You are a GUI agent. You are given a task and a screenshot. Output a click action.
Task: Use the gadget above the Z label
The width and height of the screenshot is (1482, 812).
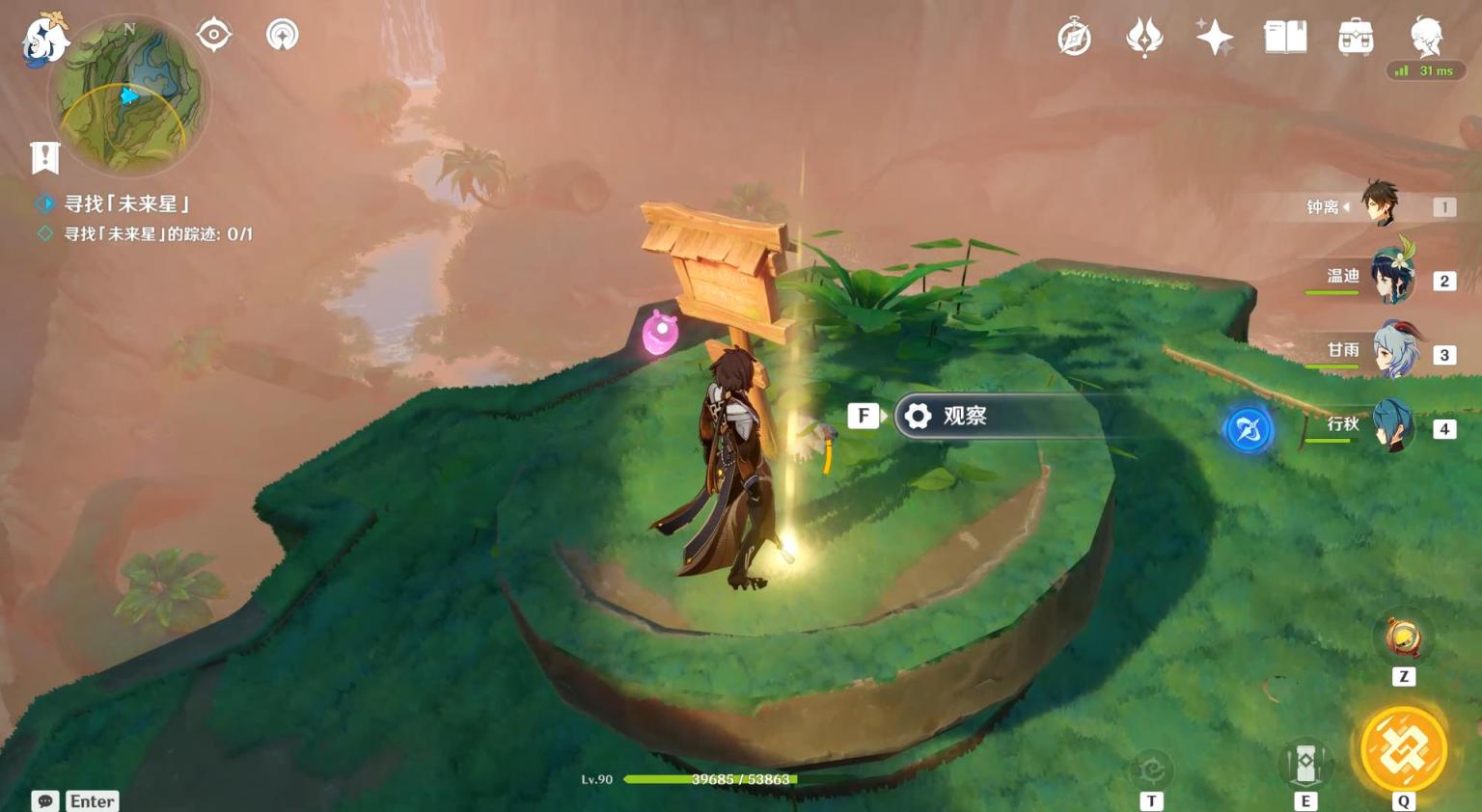[x=1403, y=637]
